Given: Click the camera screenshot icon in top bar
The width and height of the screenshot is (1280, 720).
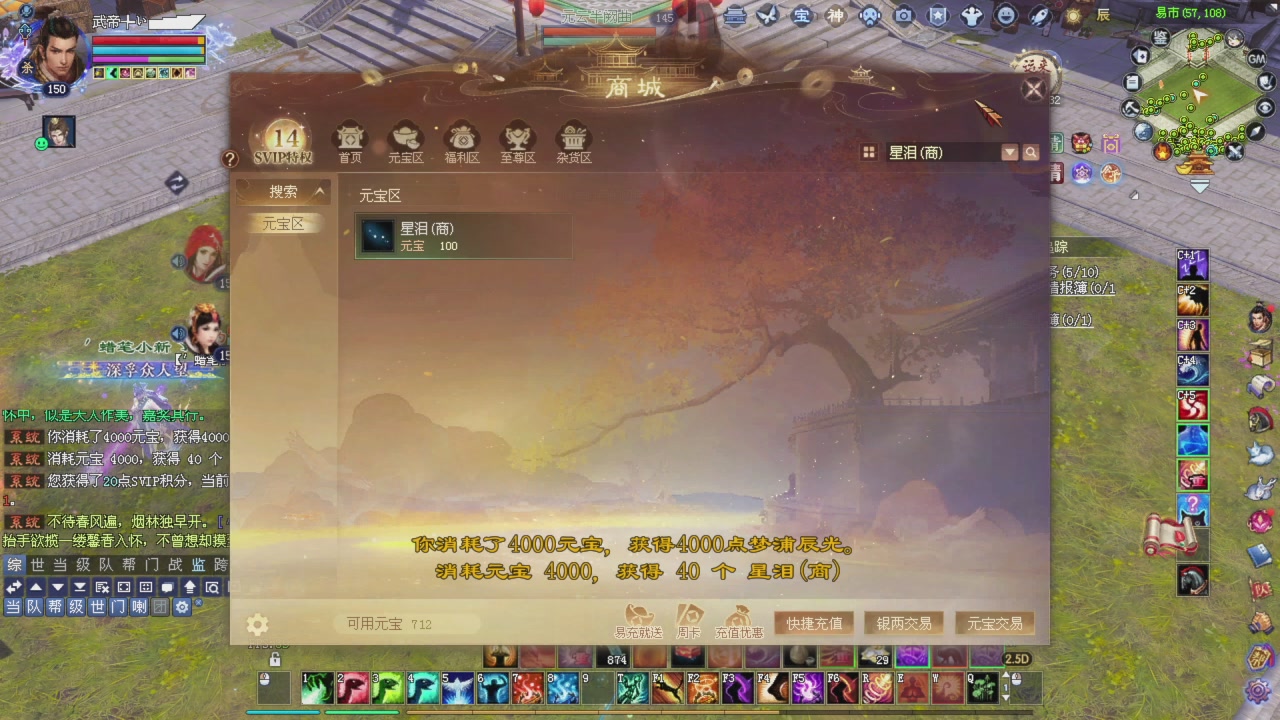Looking at the screenshot, I should tap(902, 16).
